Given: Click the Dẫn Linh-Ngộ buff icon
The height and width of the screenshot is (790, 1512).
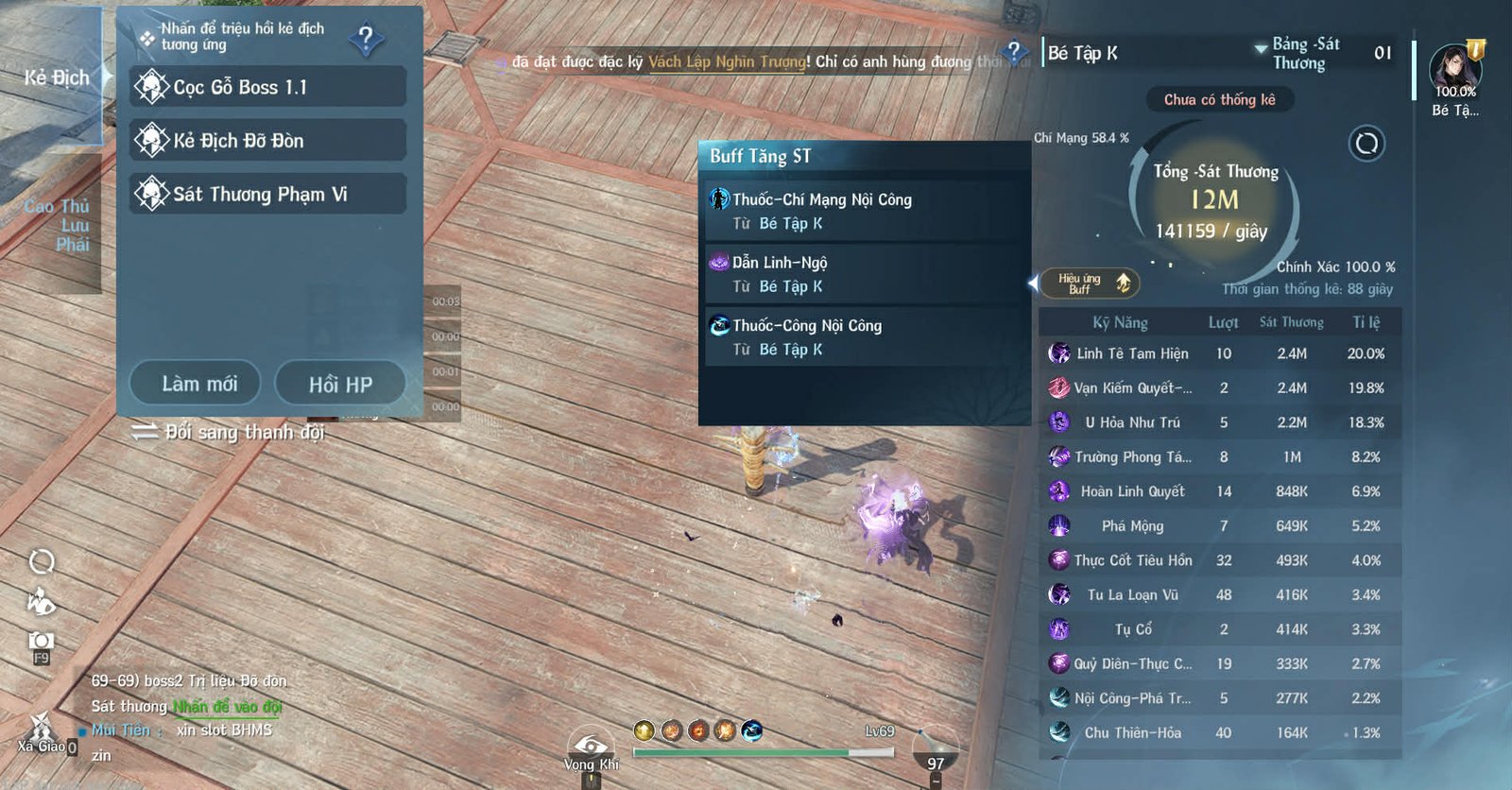Looking at the screenshot, I should click(x=719, y=262).
